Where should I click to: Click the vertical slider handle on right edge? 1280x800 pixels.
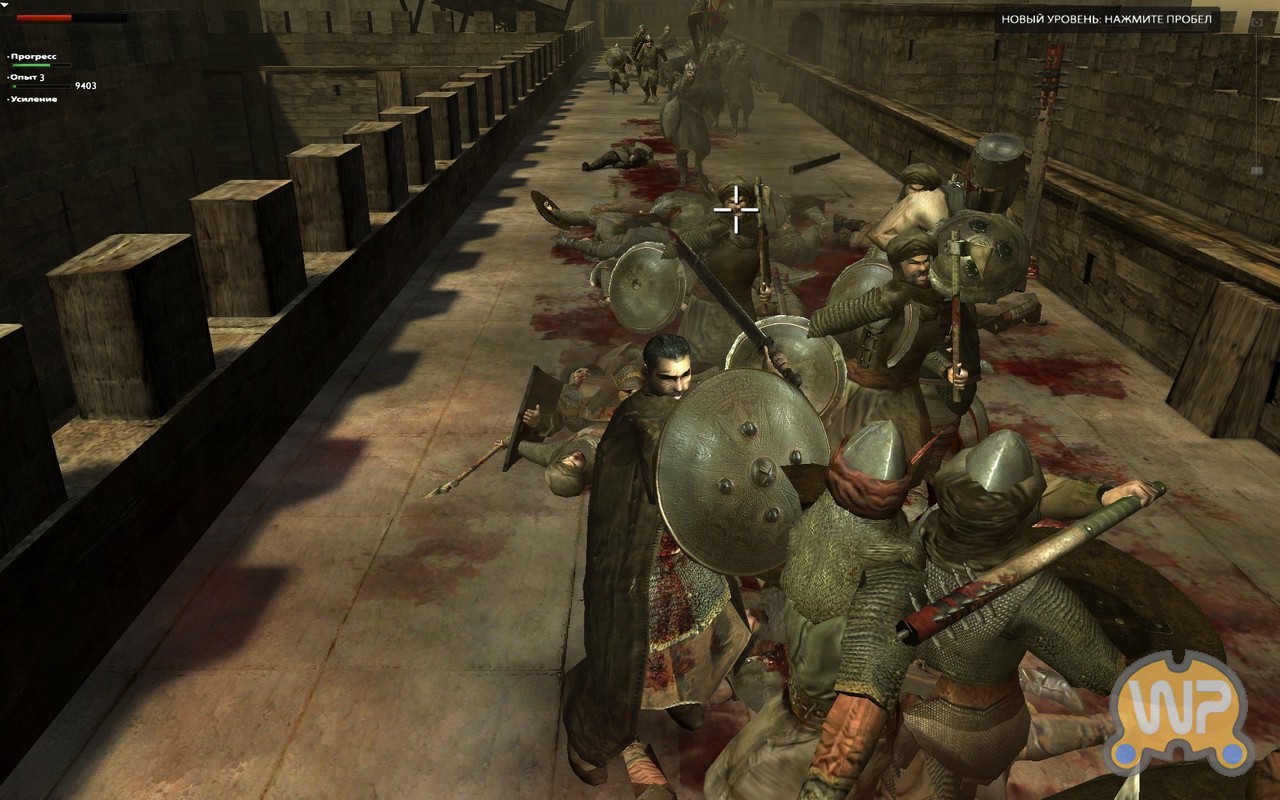[1256, 171]
